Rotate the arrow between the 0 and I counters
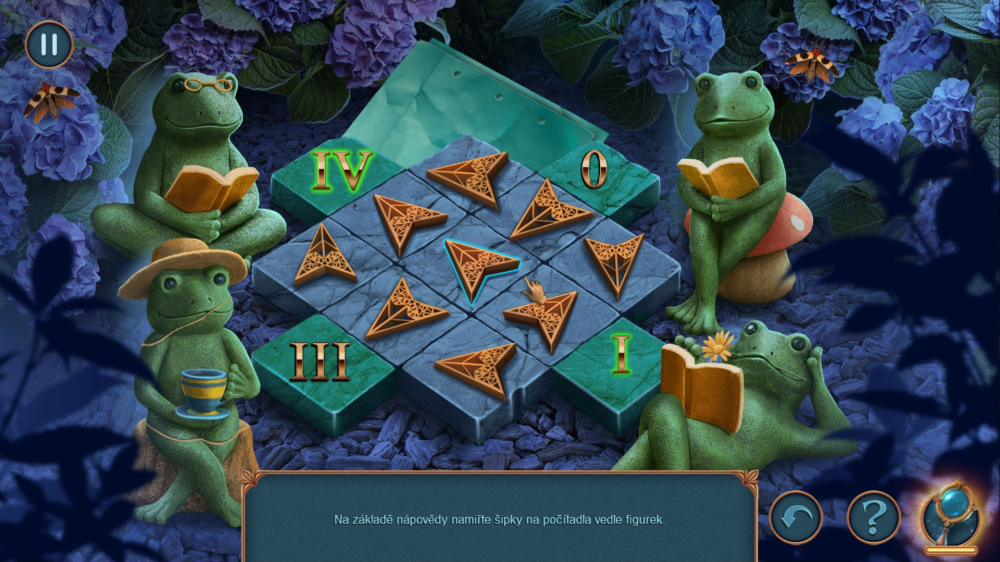 tap(613, 262)
